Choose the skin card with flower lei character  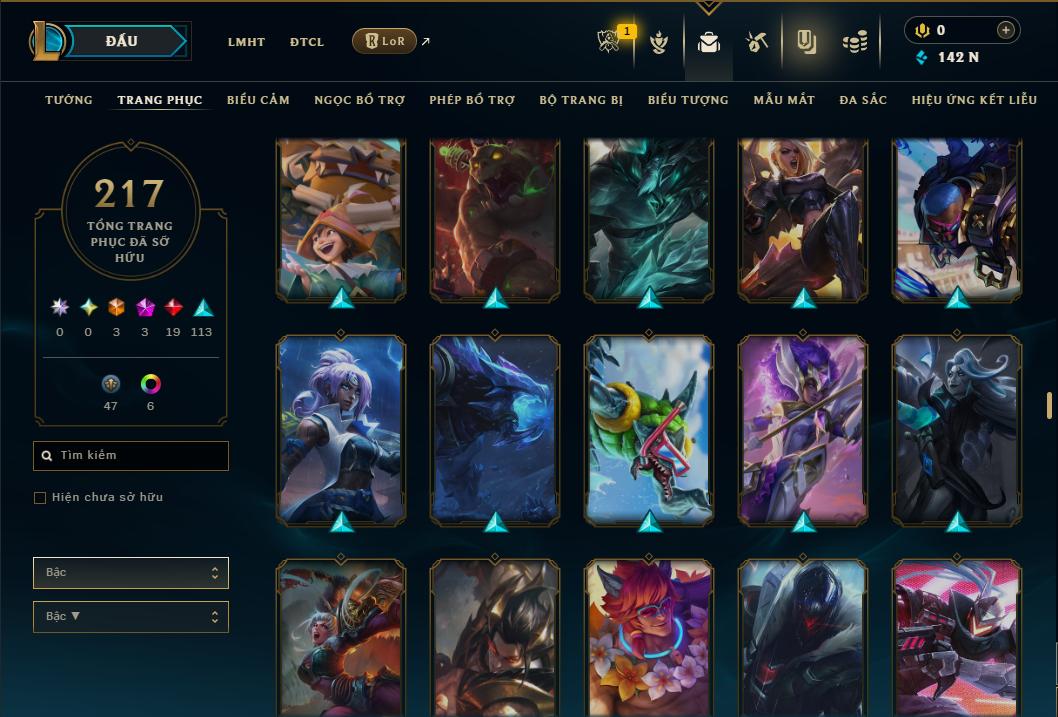pyautogui.click(x=649, y=637)
